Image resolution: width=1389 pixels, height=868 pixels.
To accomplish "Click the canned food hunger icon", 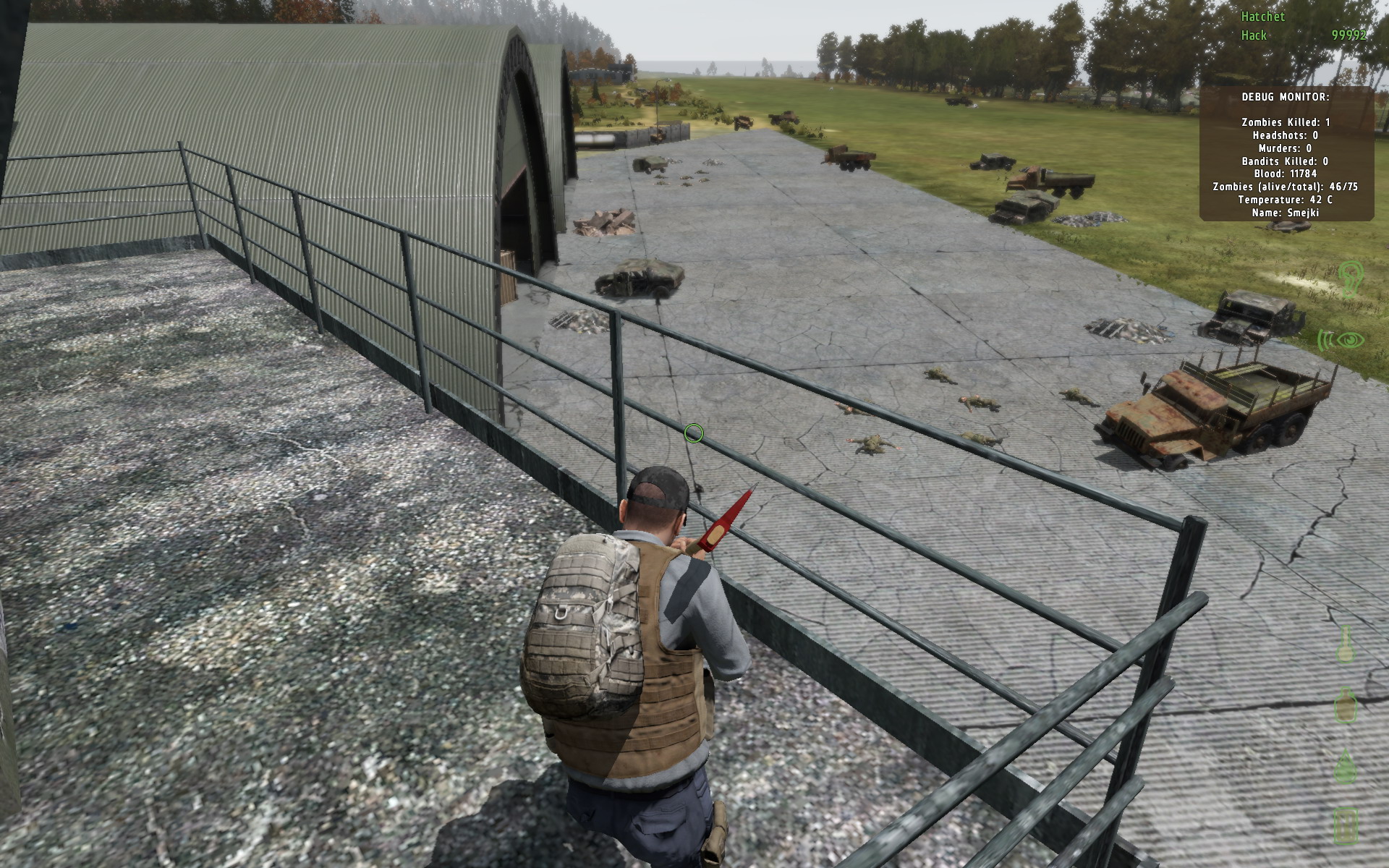I will click(x=1346, y=825).
